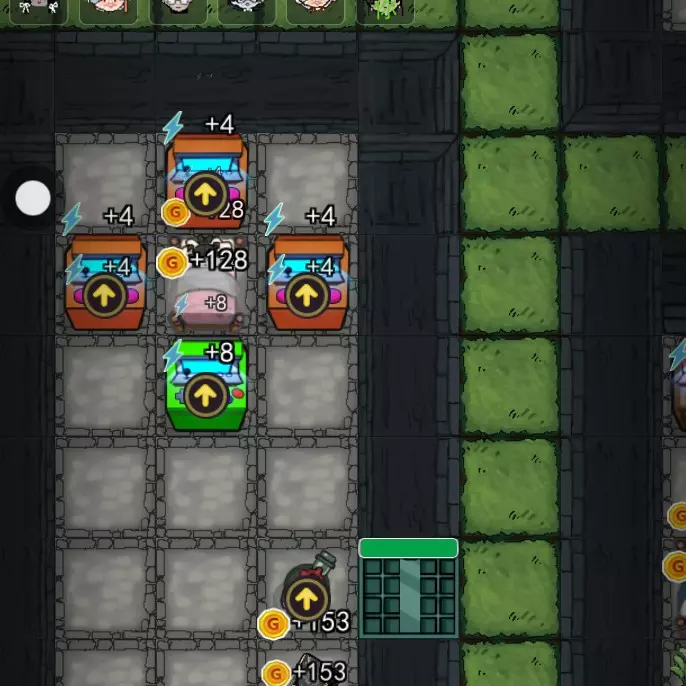Upgrade the turret beside the door
This screenshot has width=686, height=686.
tap(306, 599)
